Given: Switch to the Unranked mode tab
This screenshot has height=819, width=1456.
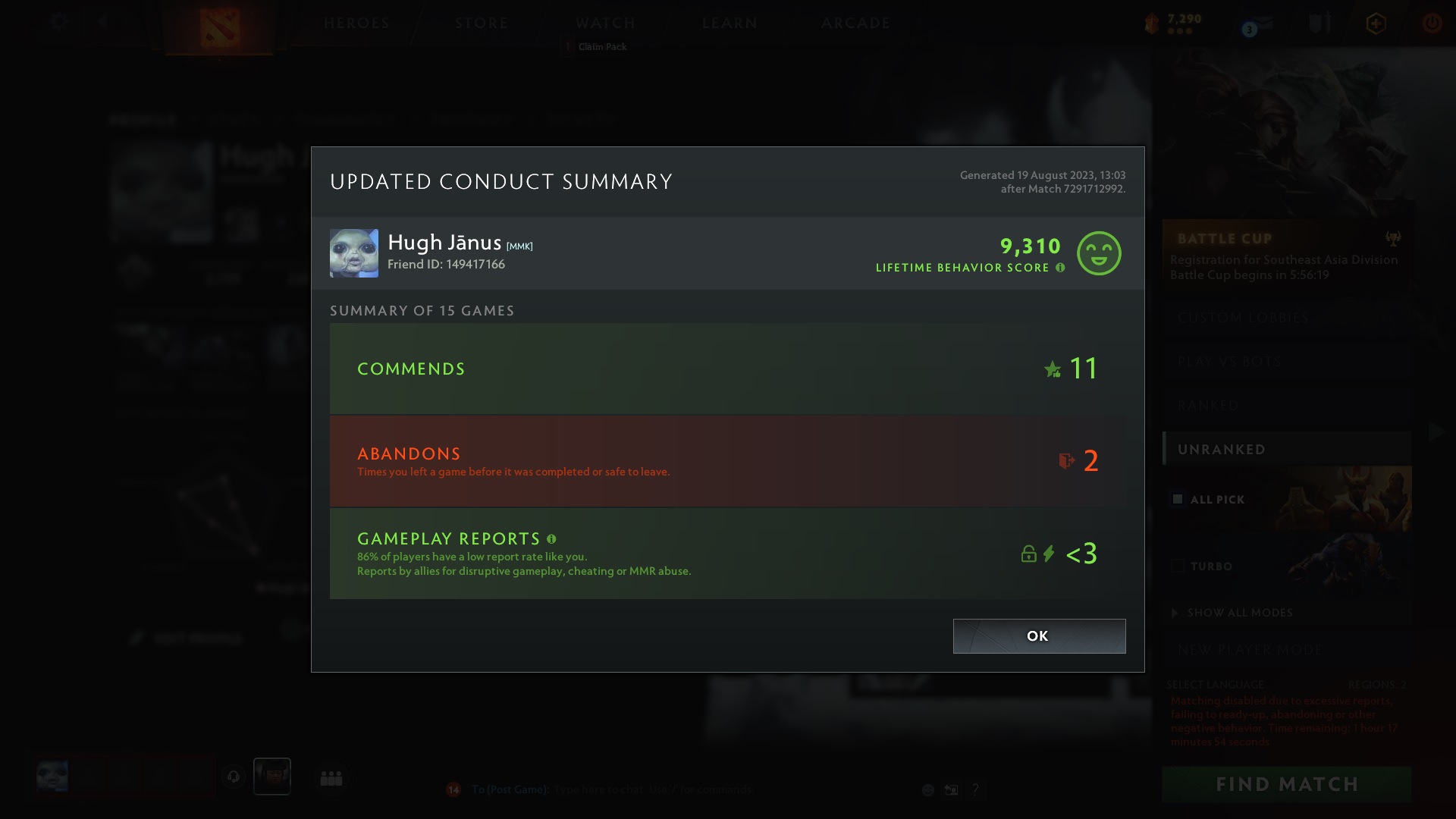Looking at the screenshot, I should tap(1222, 449).
